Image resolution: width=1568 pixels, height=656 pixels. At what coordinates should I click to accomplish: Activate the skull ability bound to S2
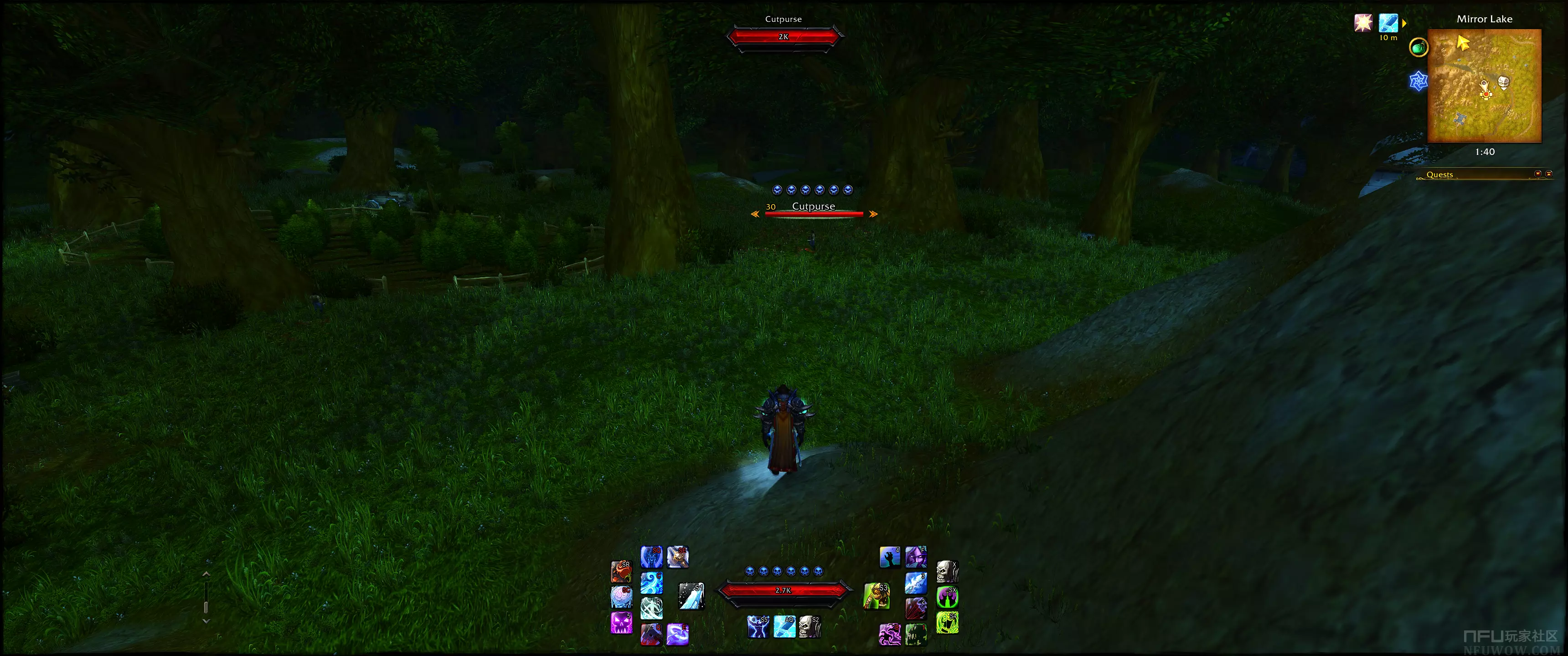(x=810, y=626)
